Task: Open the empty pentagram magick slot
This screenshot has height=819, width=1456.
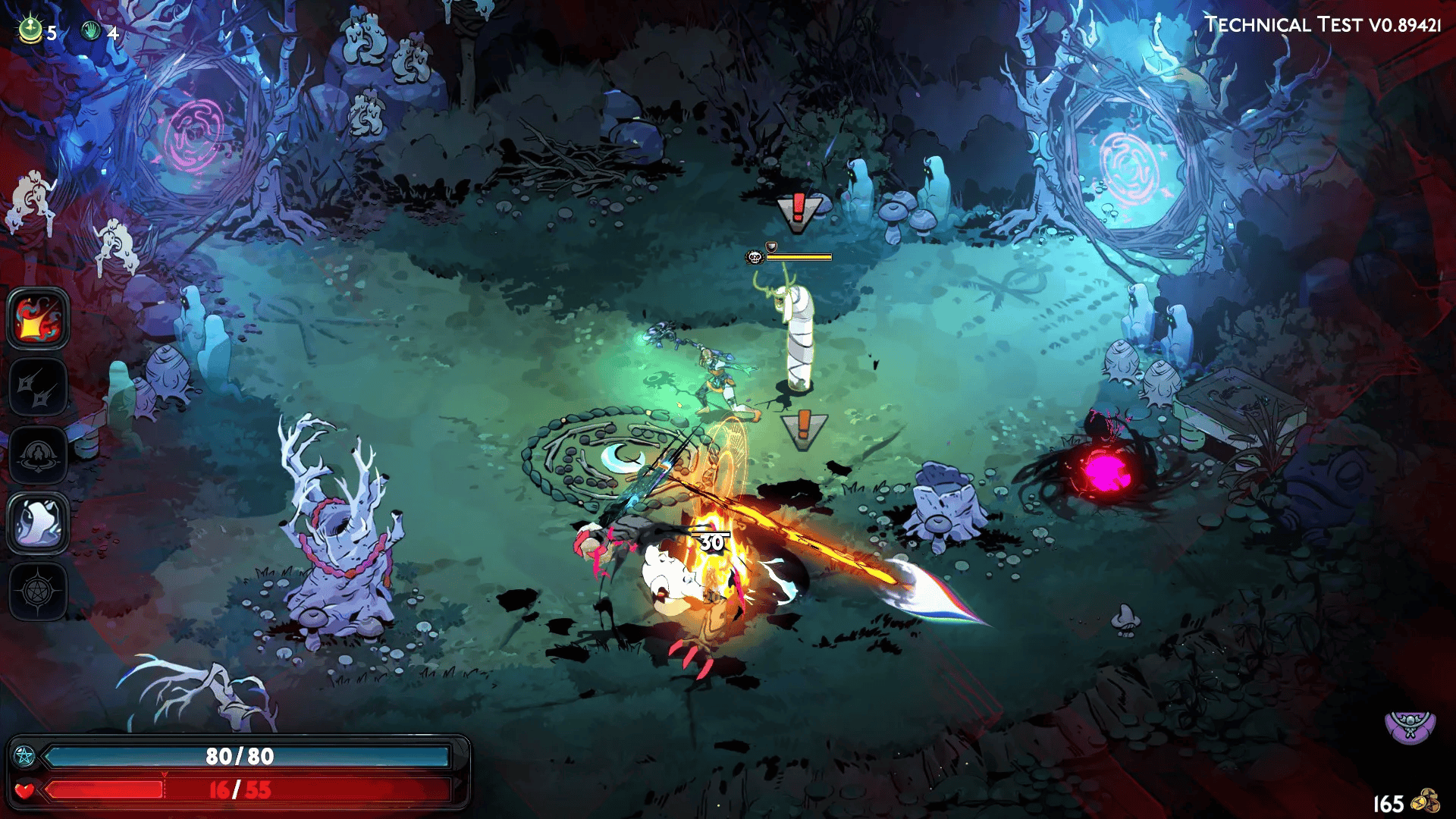Action: pos(38,591)
